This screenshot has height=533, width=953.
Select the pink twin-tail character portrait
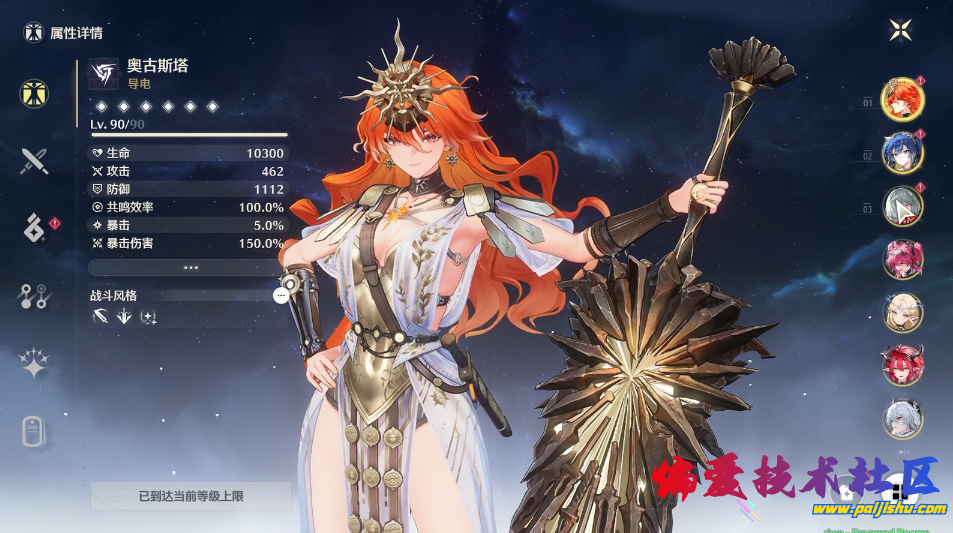point(902,260)
